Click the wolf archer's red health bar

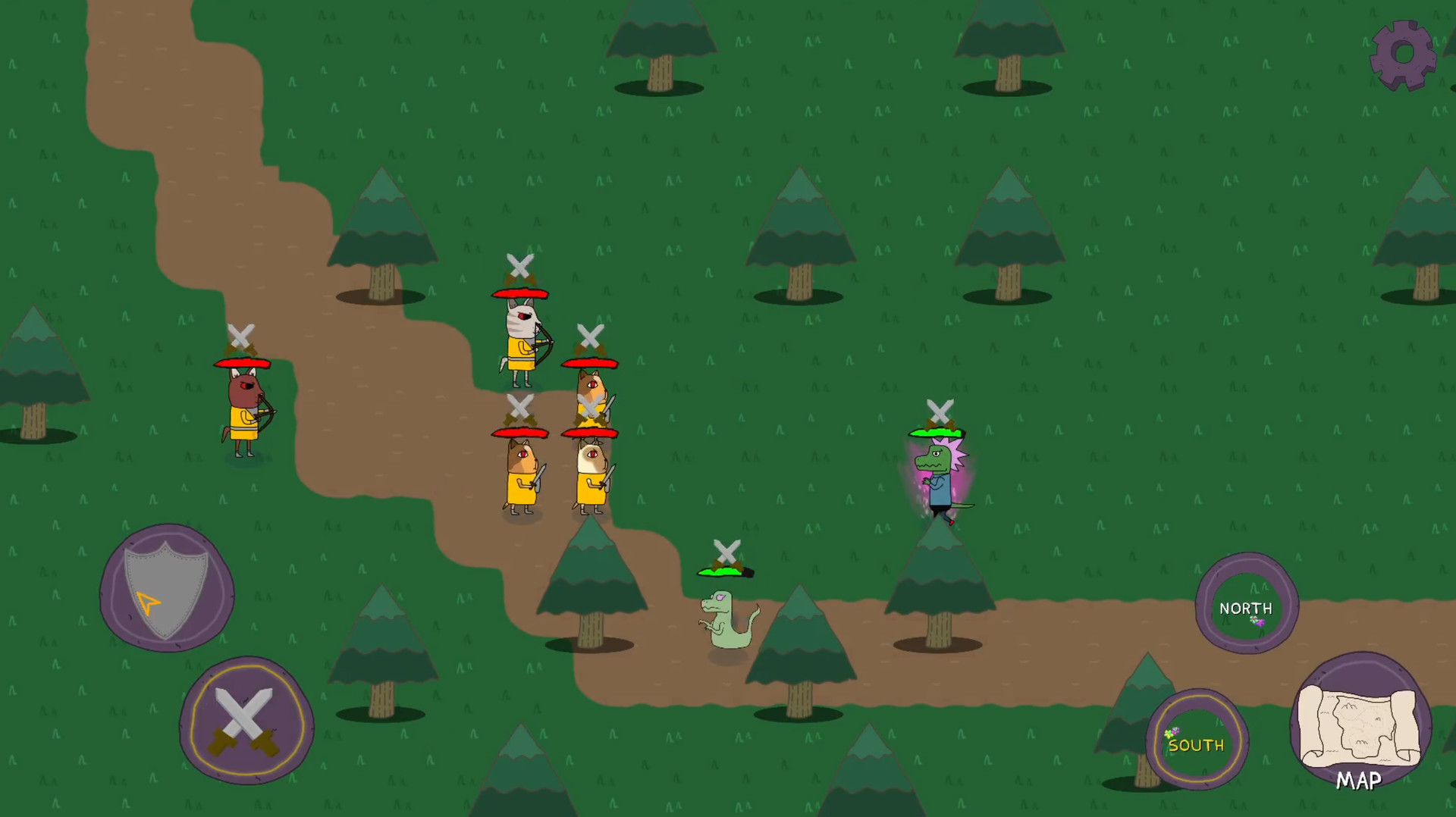click(520, 294)
